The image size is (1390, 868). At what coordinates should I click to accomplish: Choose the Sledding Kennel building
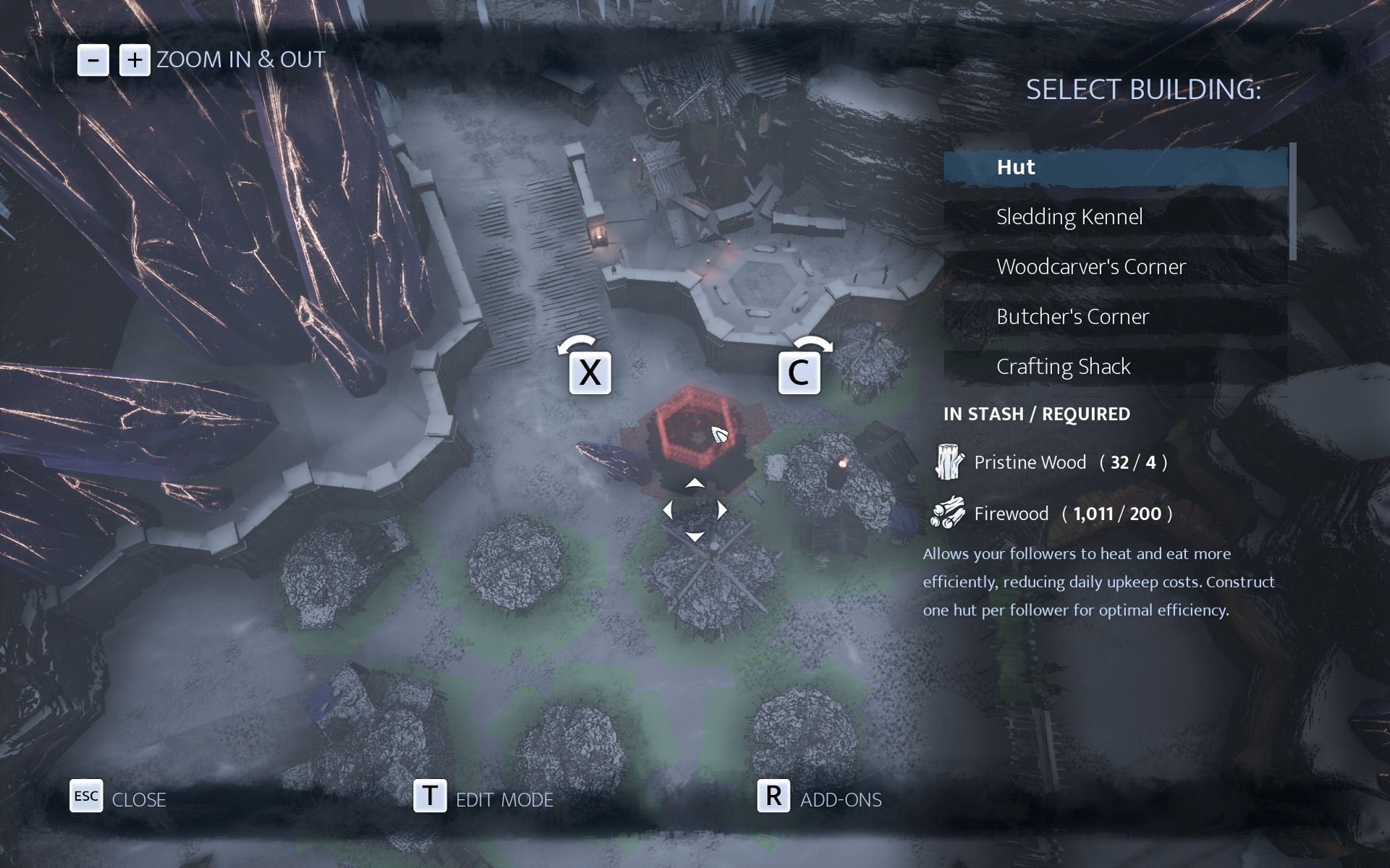point(1114,217)
